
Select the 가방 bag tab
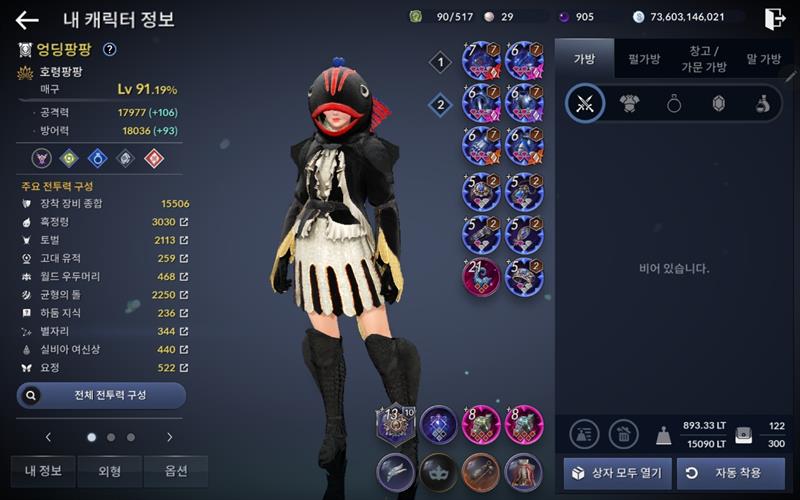pos(584,59)
